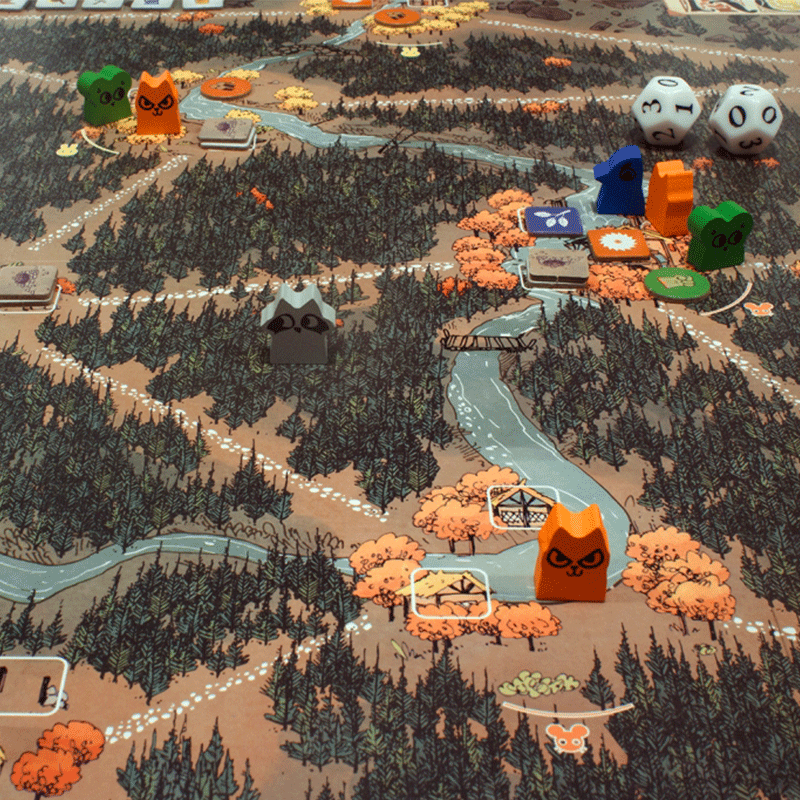This screenshot has width=800, height=800.
Task: Select the gray raccoon Vagabond pawn
Action: pyautogui.click(x=298, y=322)
